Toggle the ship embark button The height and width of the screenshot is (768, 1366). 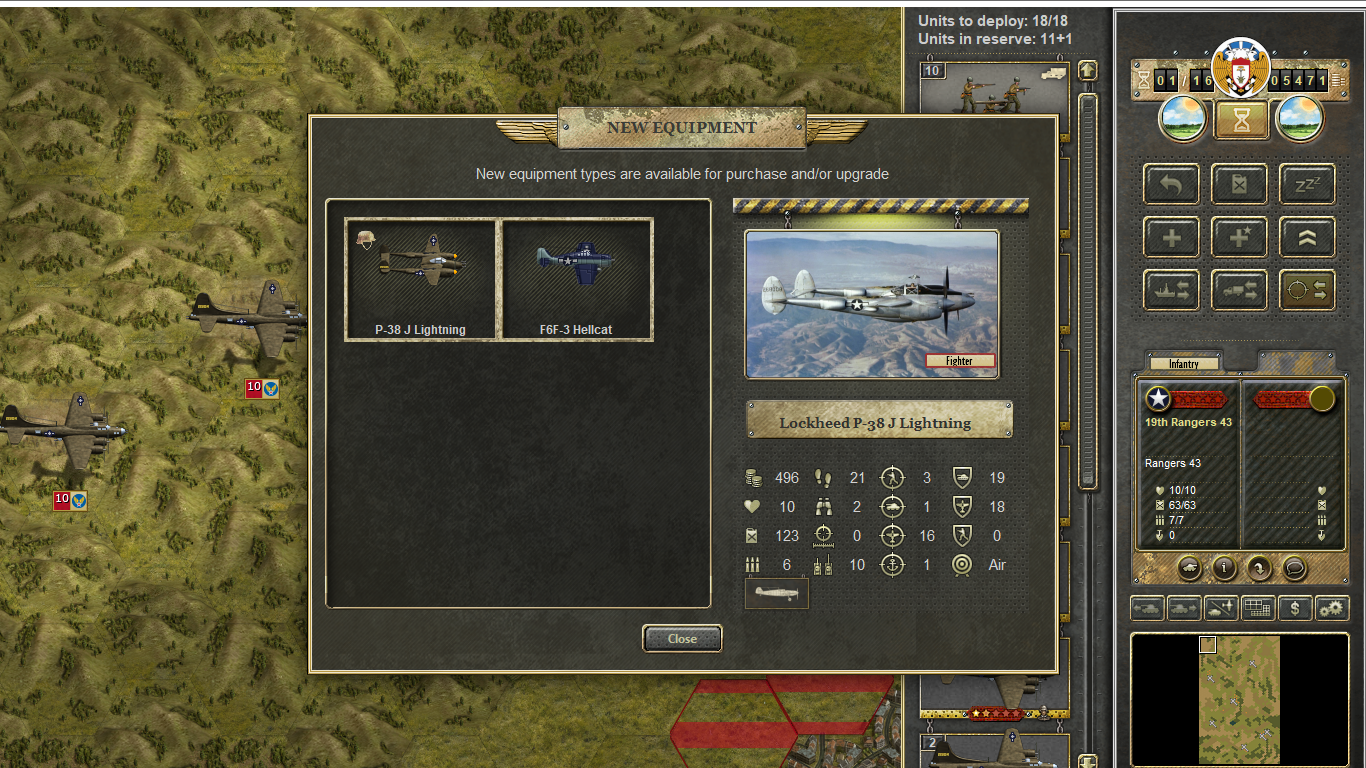tap(1171, 290)
